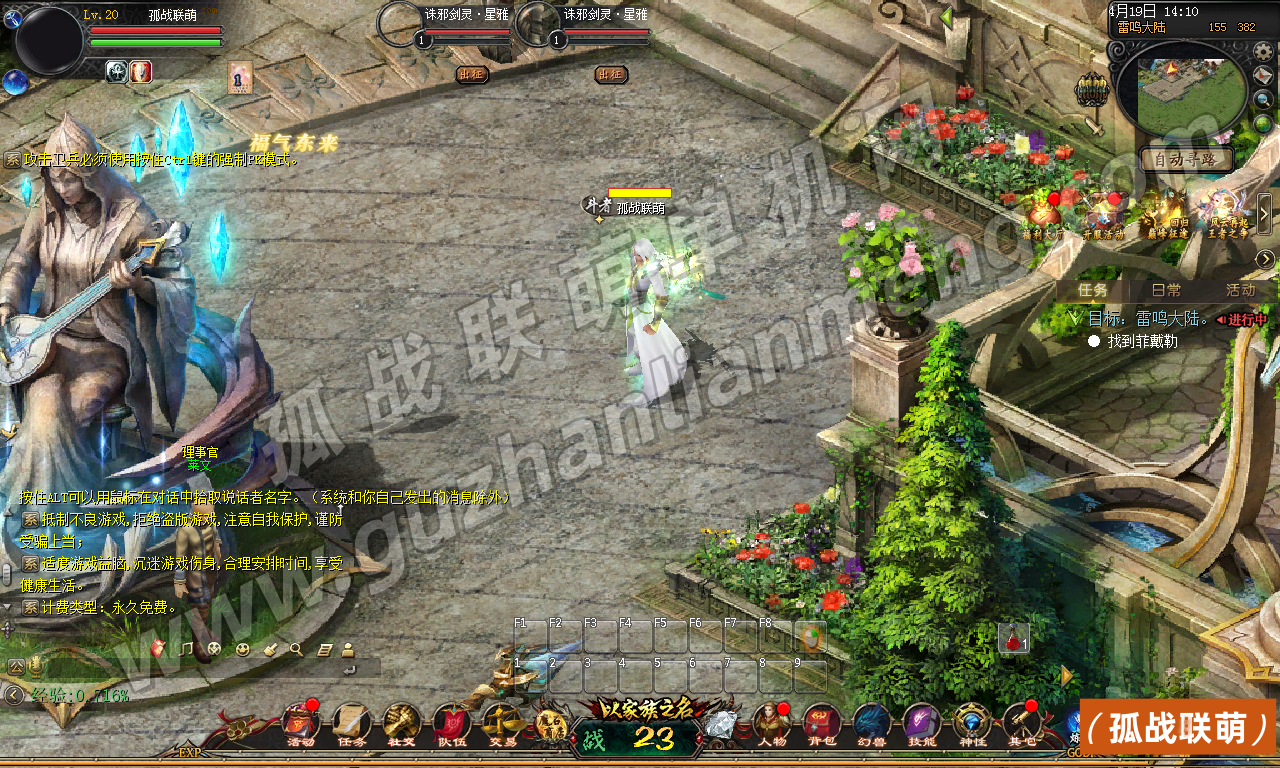
Task: Open the 社交 social menu
Action: (402, 724)
